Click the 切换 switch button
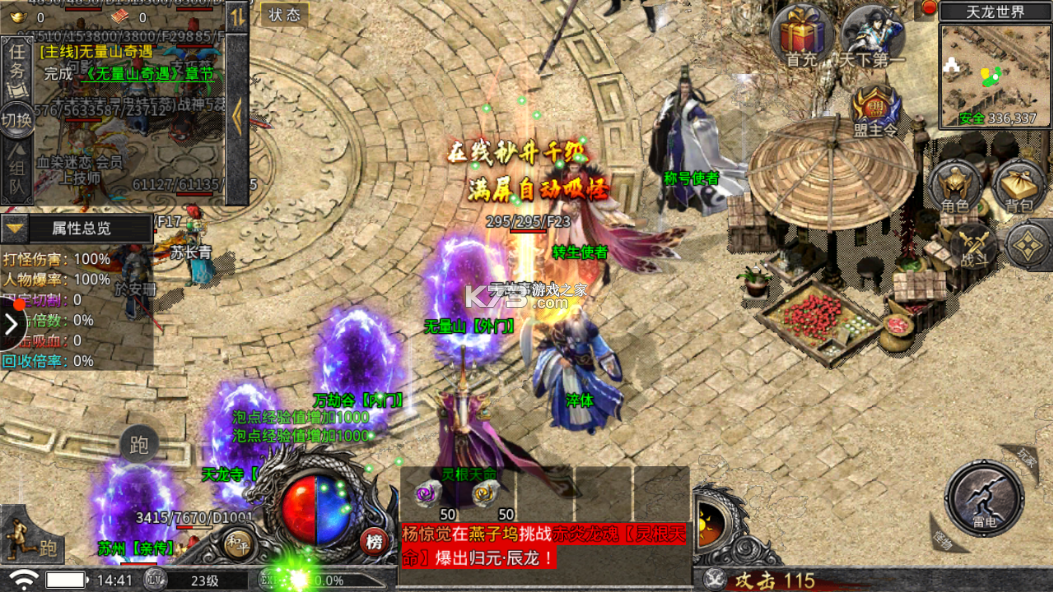 (x=17, y=119)
